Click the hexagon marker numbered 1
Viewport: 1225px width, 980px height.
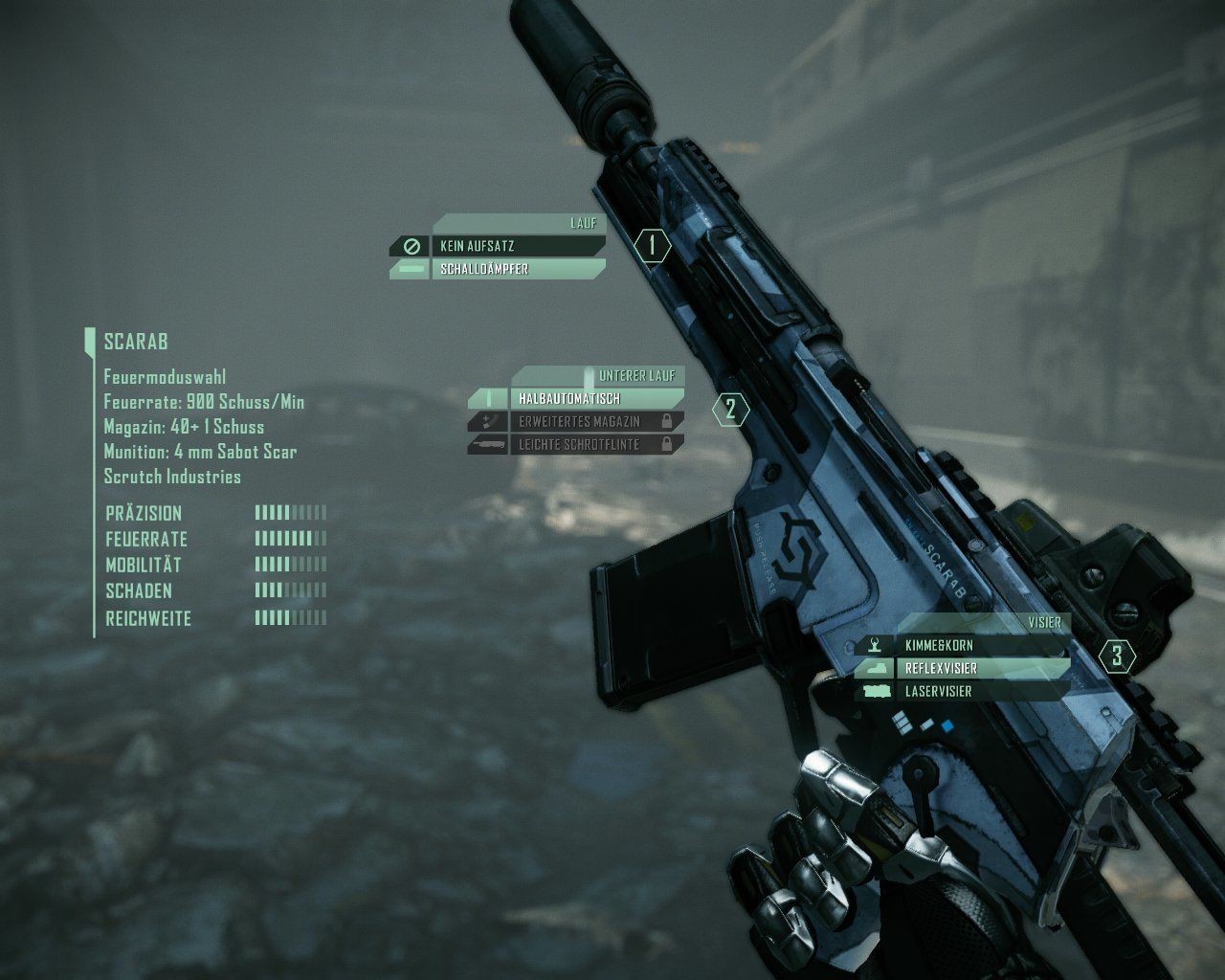tap(653, 246)
